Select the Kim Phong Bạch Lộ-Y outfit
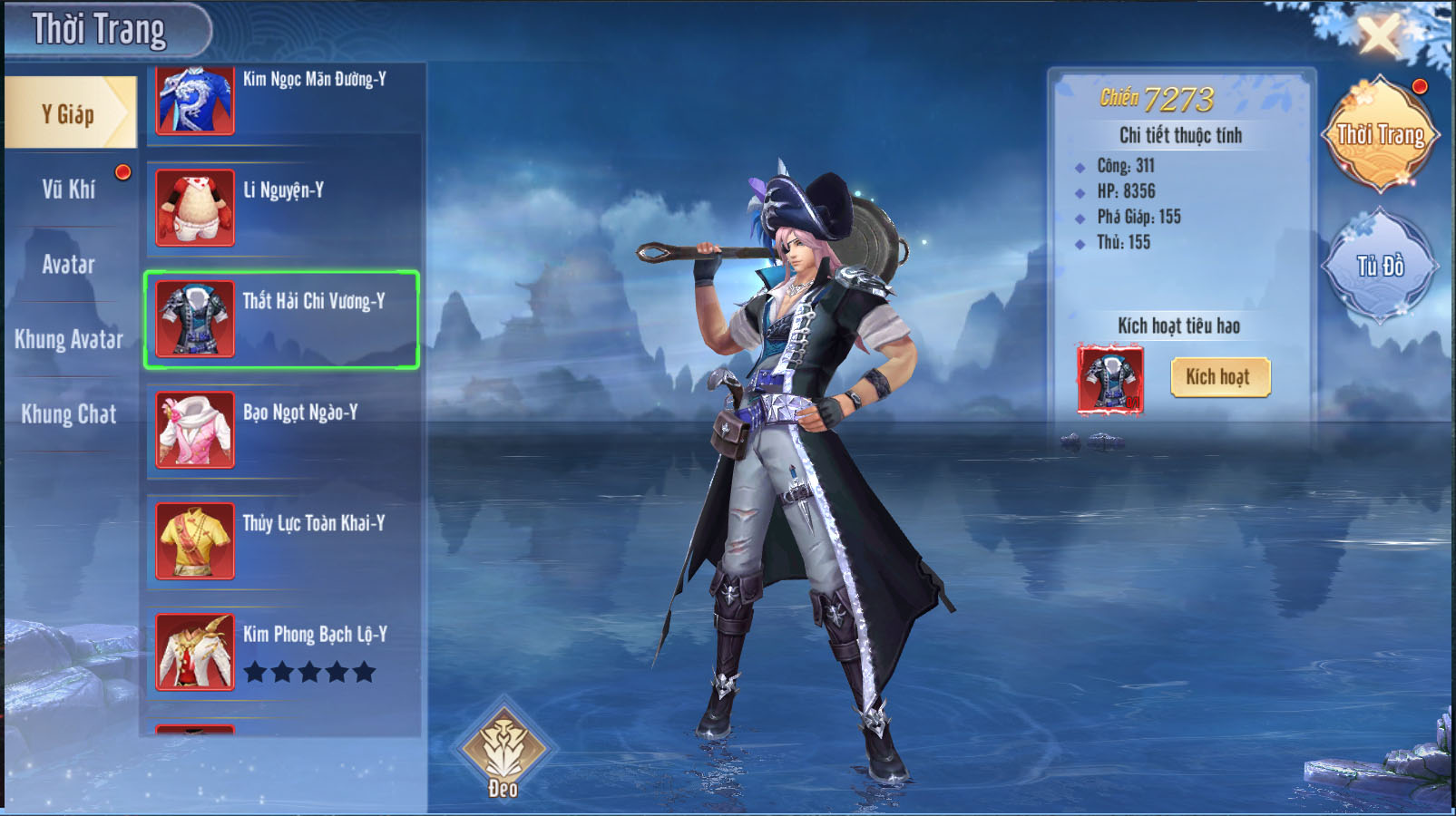 coord(281,652)
